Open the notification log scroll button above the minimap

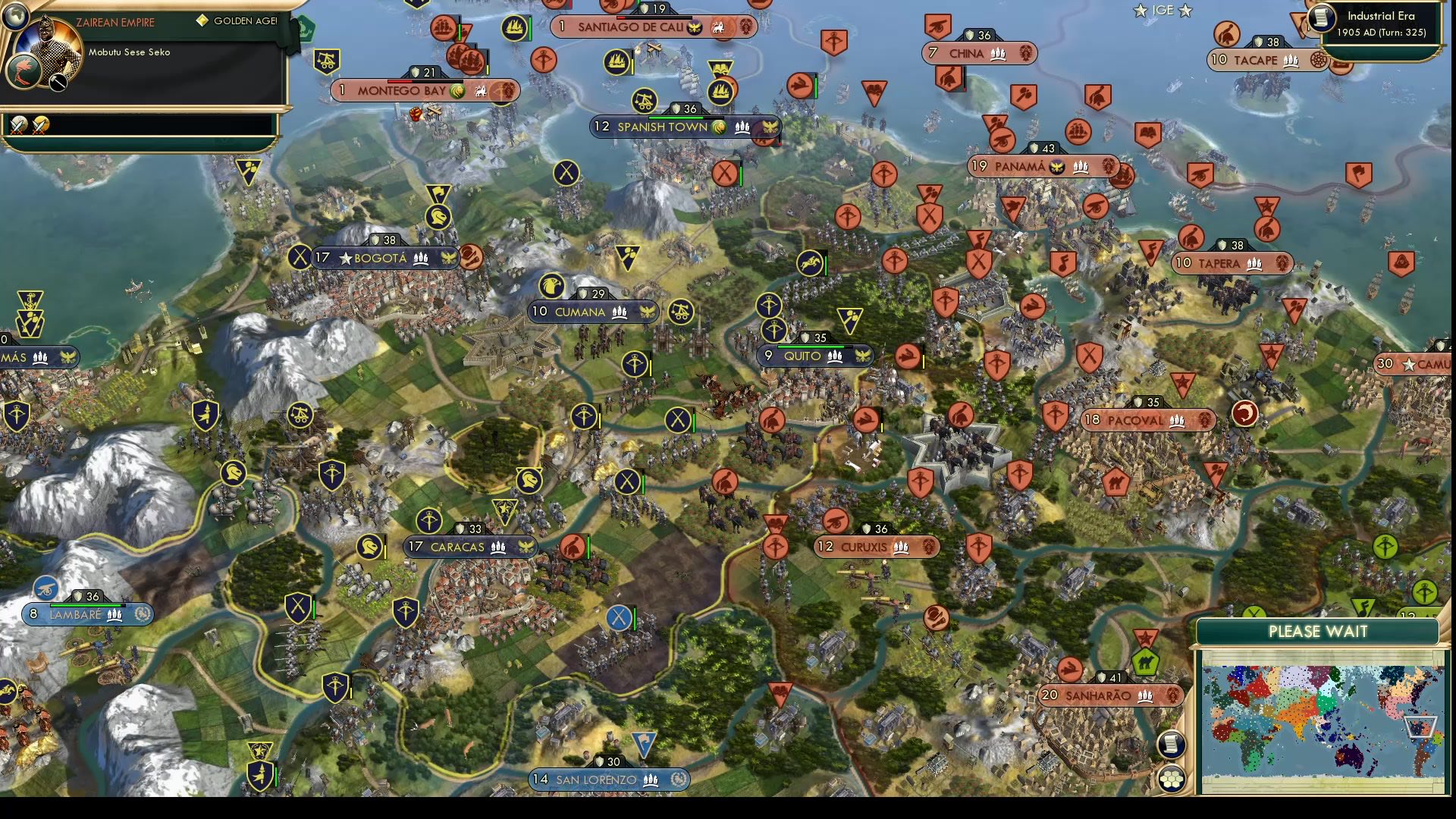pos(1172,745)
